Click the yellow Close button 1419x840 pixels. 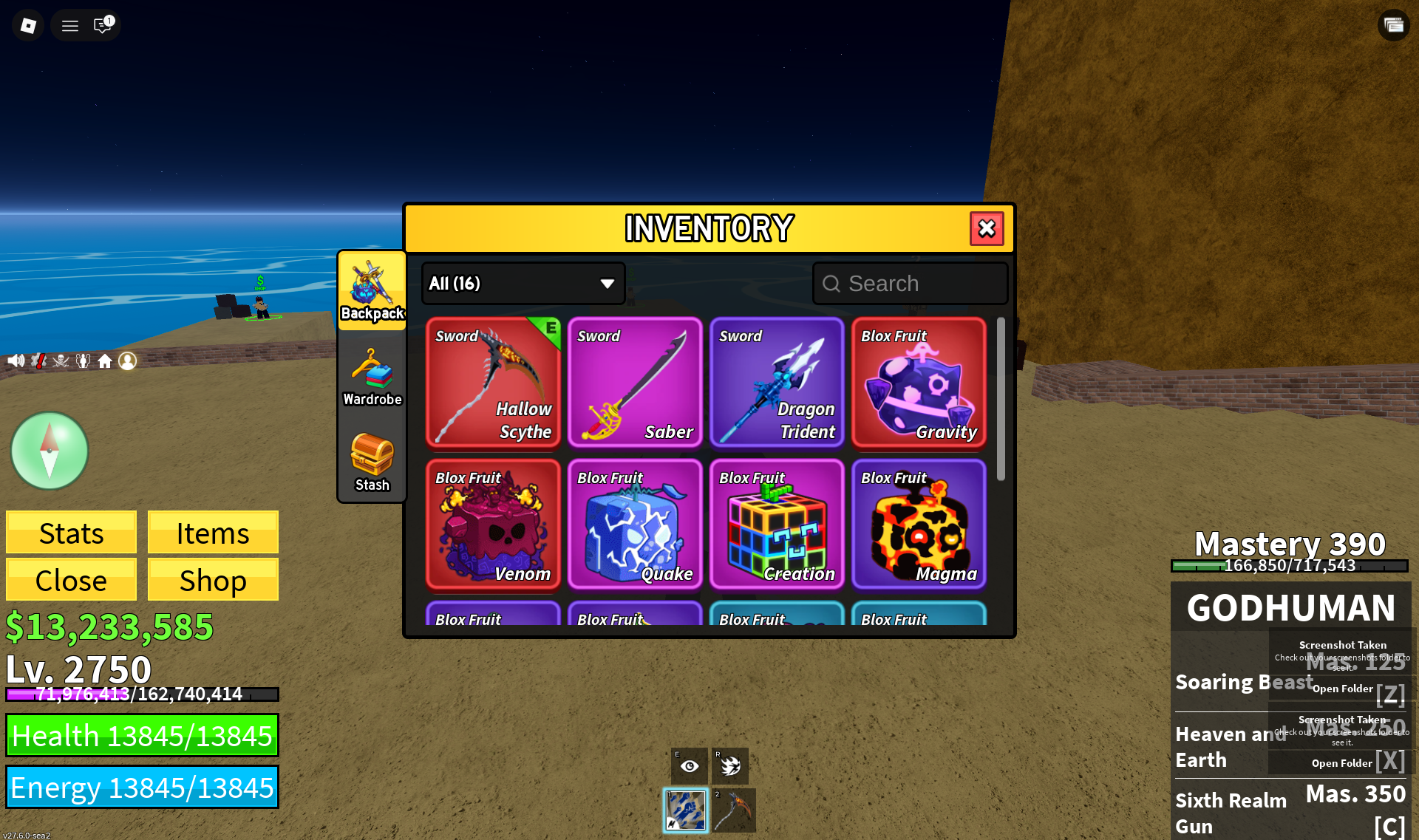[71, 580]
